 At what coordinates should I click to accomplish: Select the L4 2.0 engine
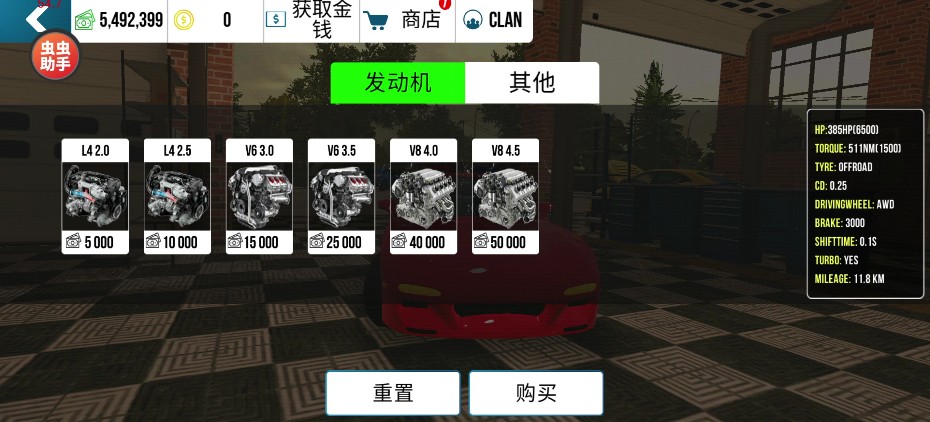click(x=95, y=196)
